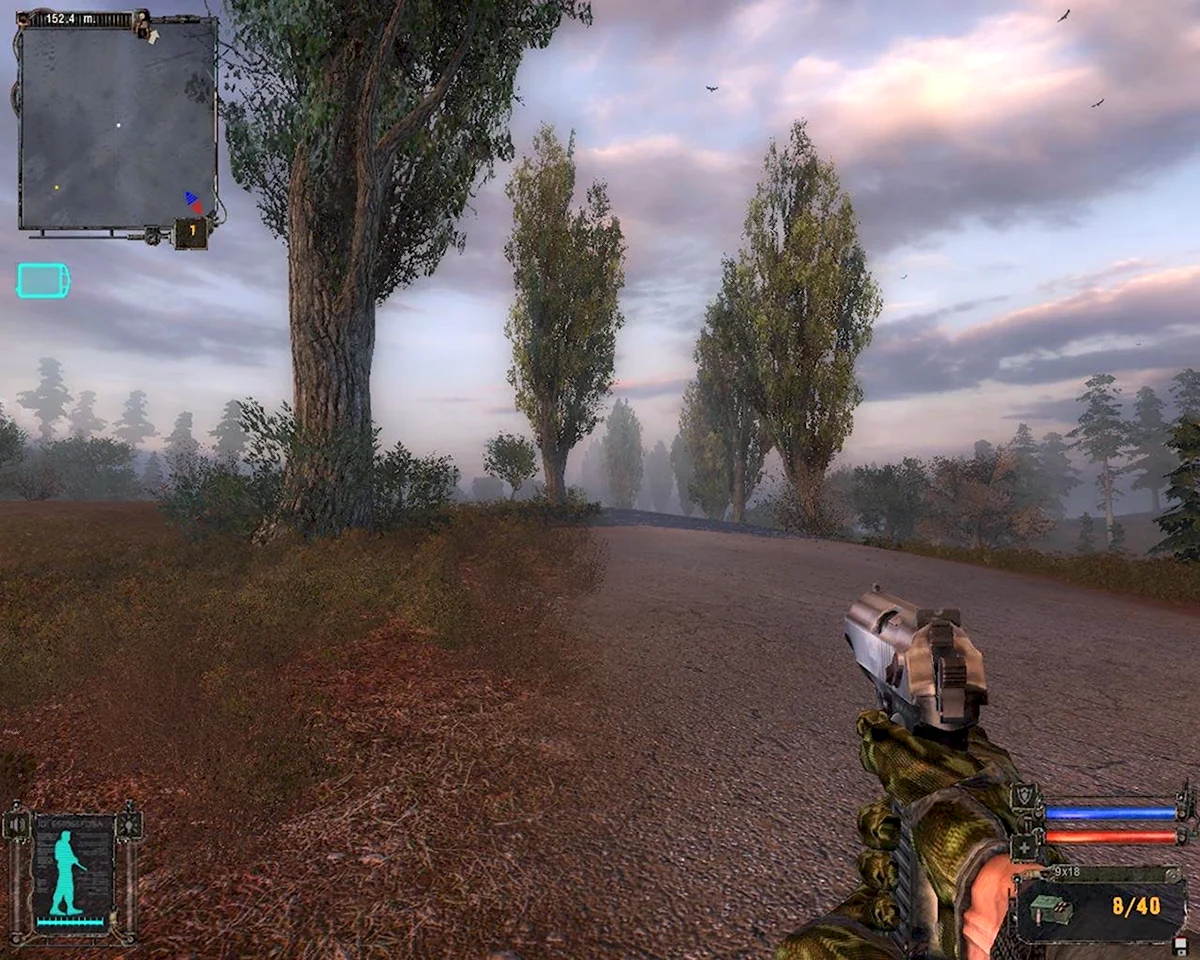Click the floppy disk save icon
Screen dimensions: 1200x960
tap(1180, 947)
